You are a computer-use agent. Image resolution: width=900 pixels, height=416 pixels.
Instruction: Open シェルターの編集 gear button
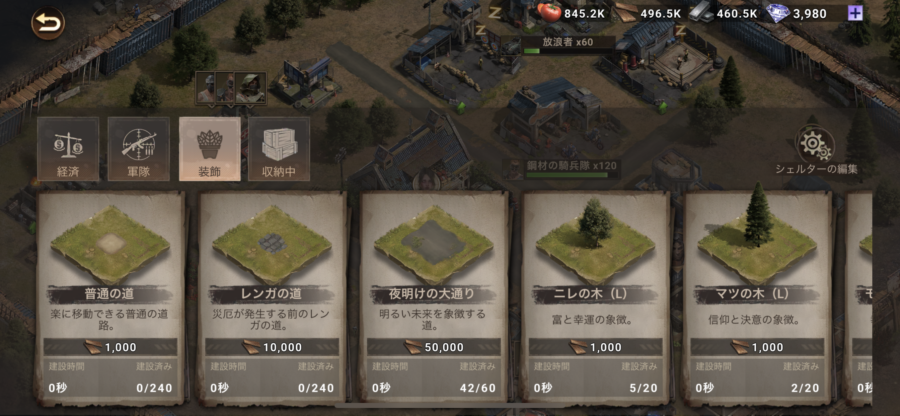coord(816,147)
